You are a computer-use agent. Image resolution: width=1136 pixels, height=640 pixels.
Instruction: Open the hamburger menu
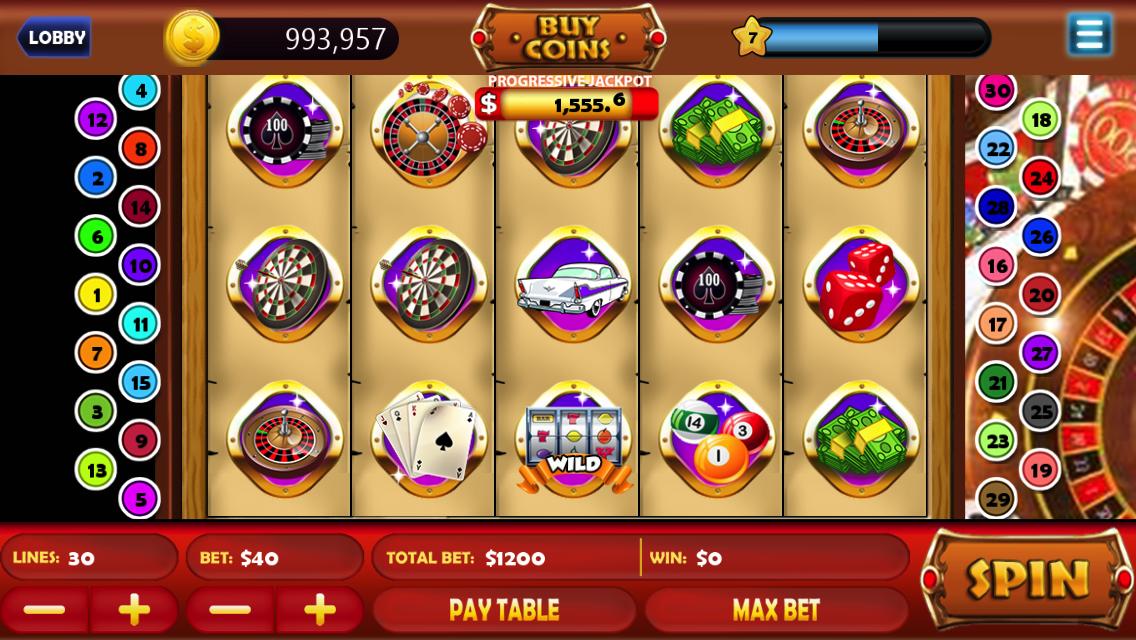click(1089, 35)
